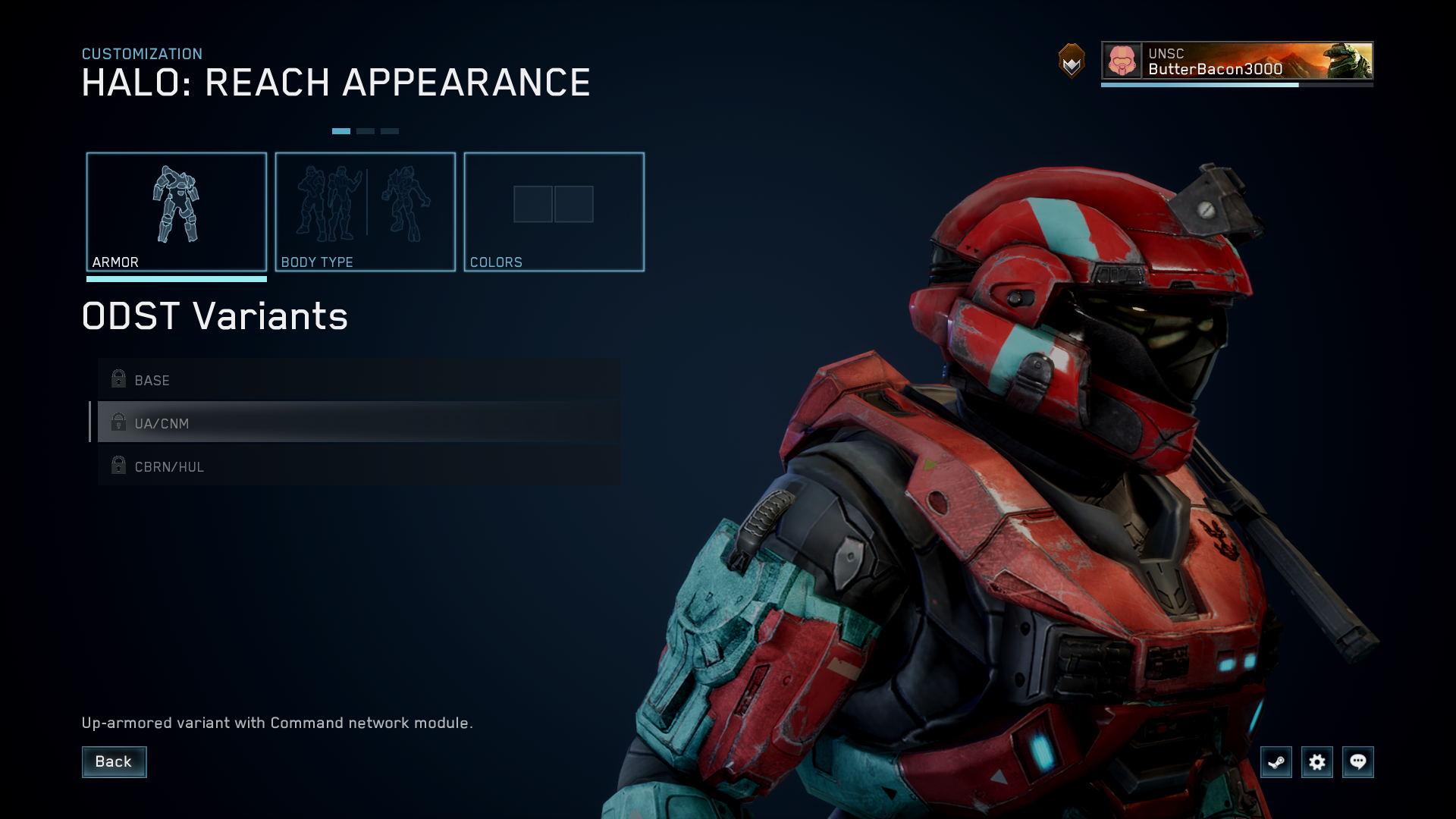Open the Settings gear icon
The width and height of the screenshot is (1456, 819).
tap(1318, 762)
